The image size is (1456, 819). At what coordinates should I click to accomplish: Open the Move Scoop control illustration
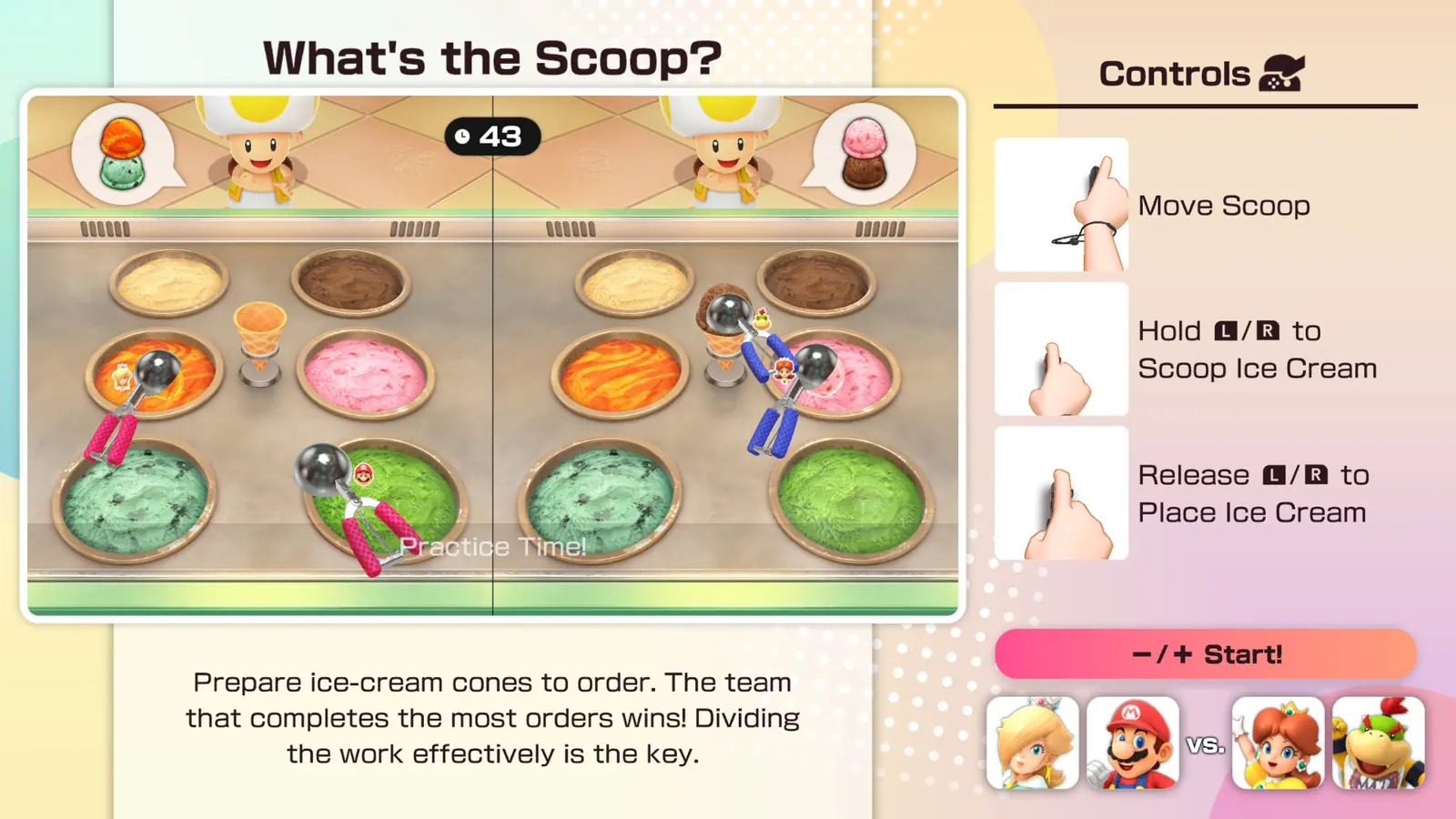pyautogui.click(x=1062, y=205)
